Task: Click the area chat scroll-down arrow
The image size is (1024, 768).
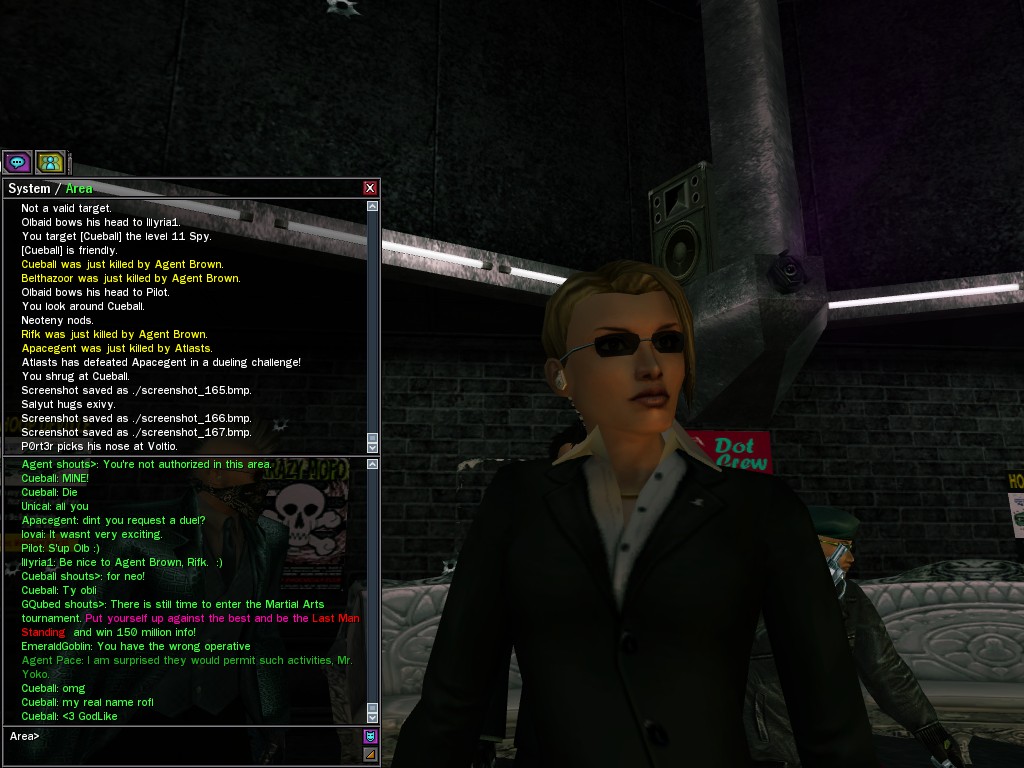Action: [x=373, y=717]
